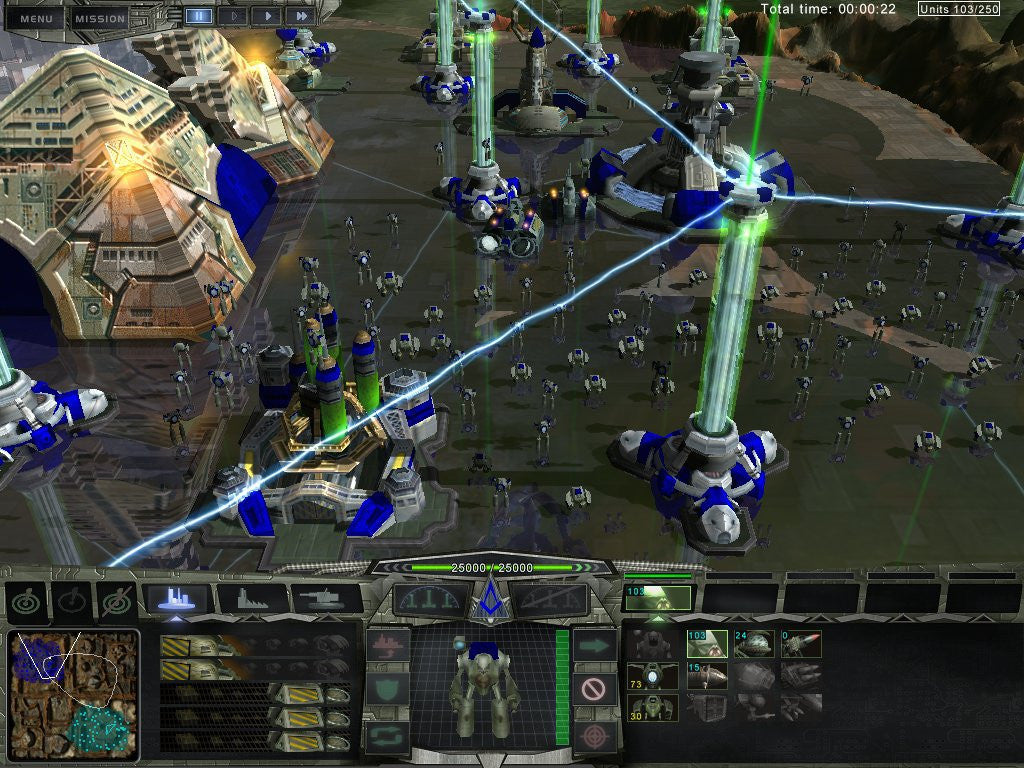
Task: Pick the flying unit icon labeled 73
Action: point(651,676)
